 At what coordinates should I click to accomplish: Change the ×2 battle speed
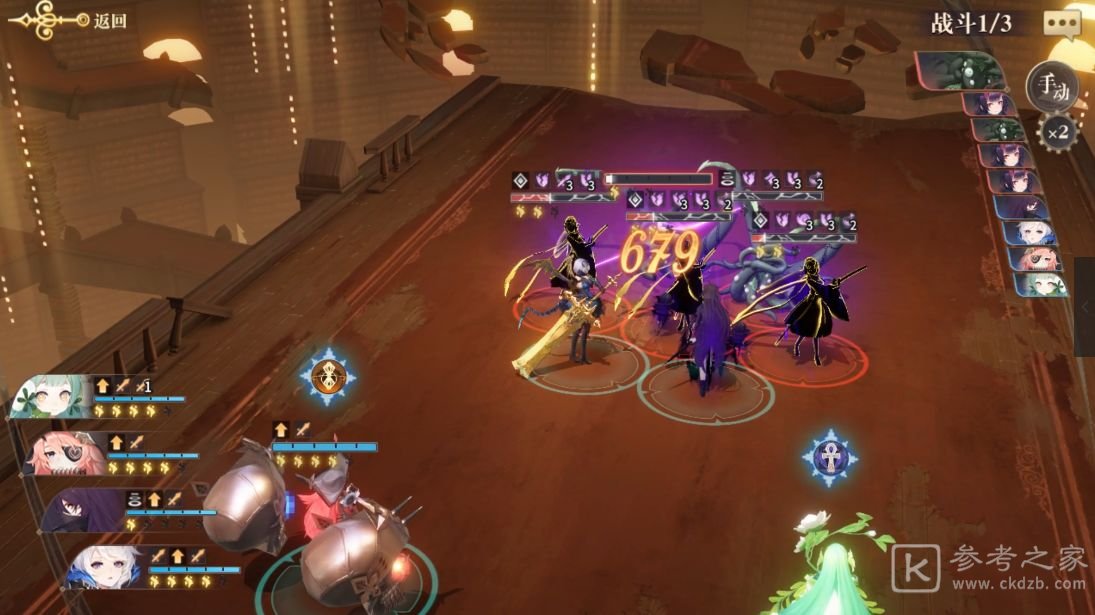[x=1058, y=131]
